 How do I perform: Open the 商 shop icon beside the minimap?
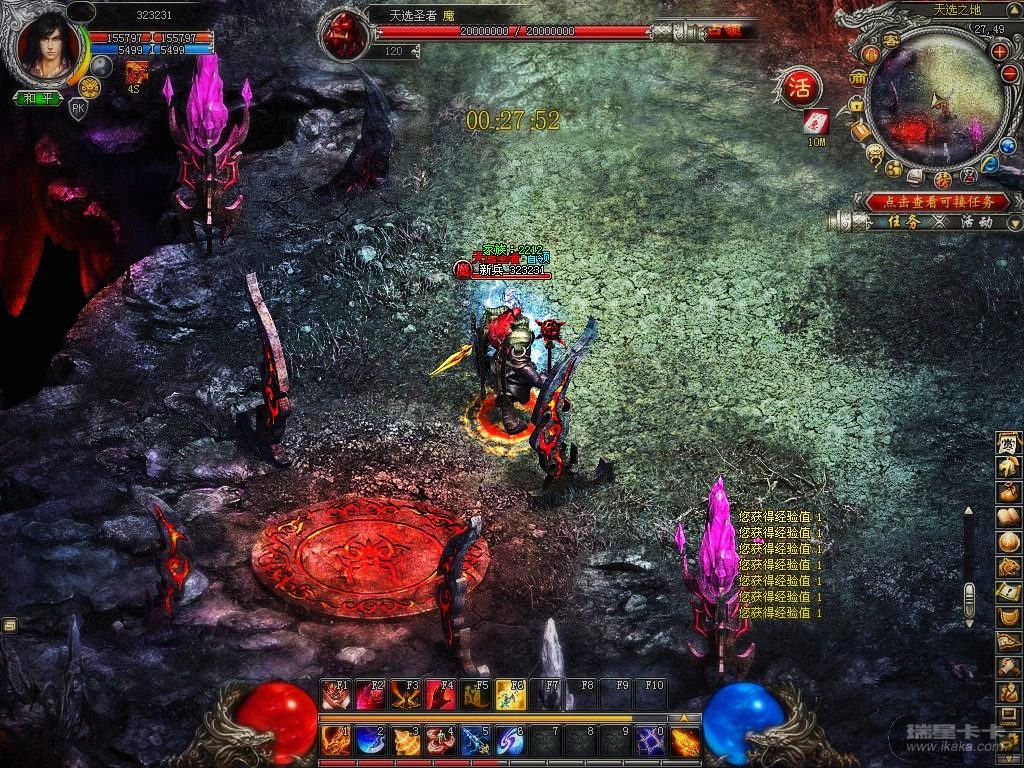(858, 78)
